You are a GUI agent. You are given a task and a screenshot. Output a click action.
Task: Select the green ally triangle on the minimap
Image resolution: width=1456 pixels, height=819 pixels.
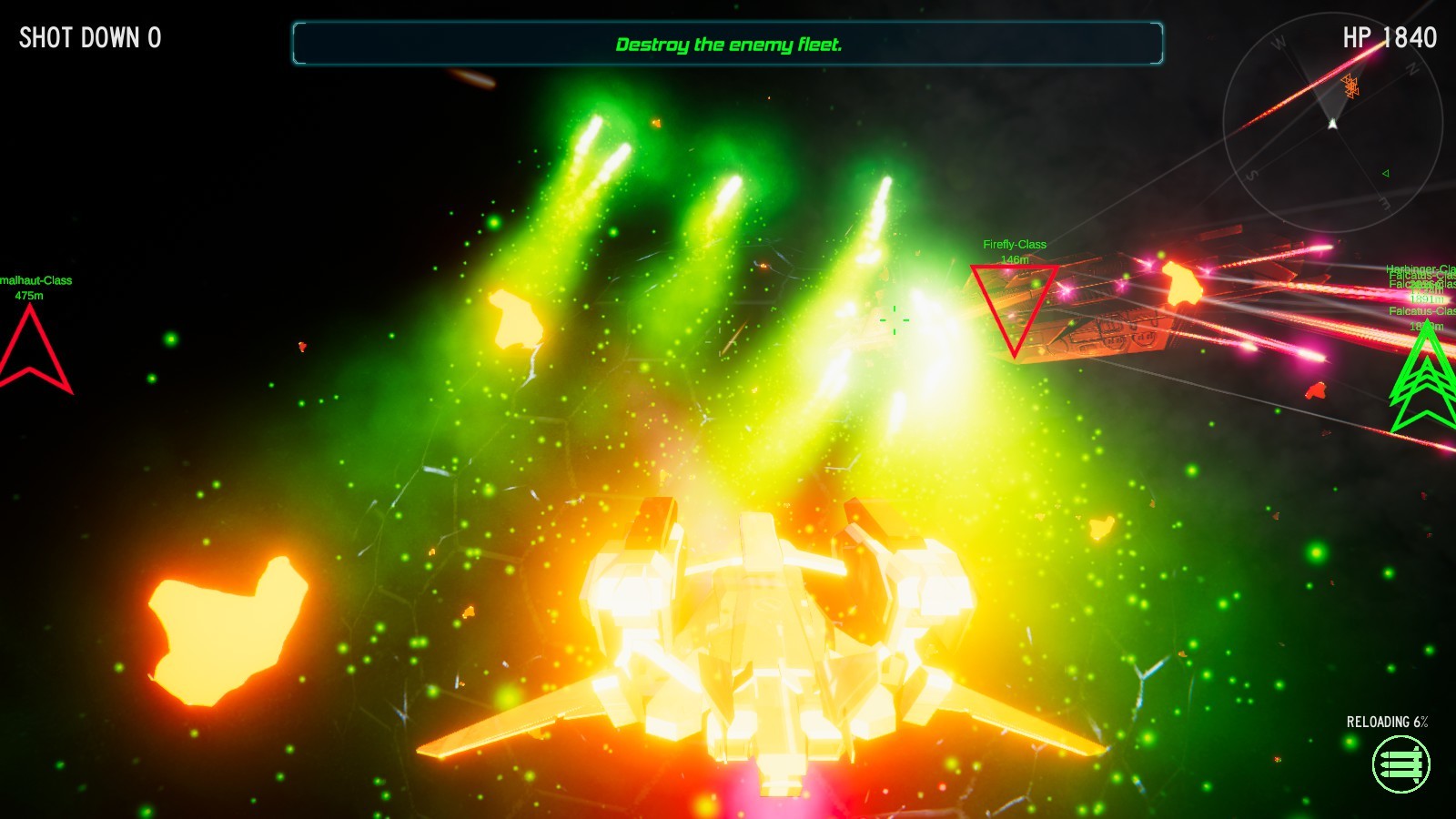point(1385,174)
